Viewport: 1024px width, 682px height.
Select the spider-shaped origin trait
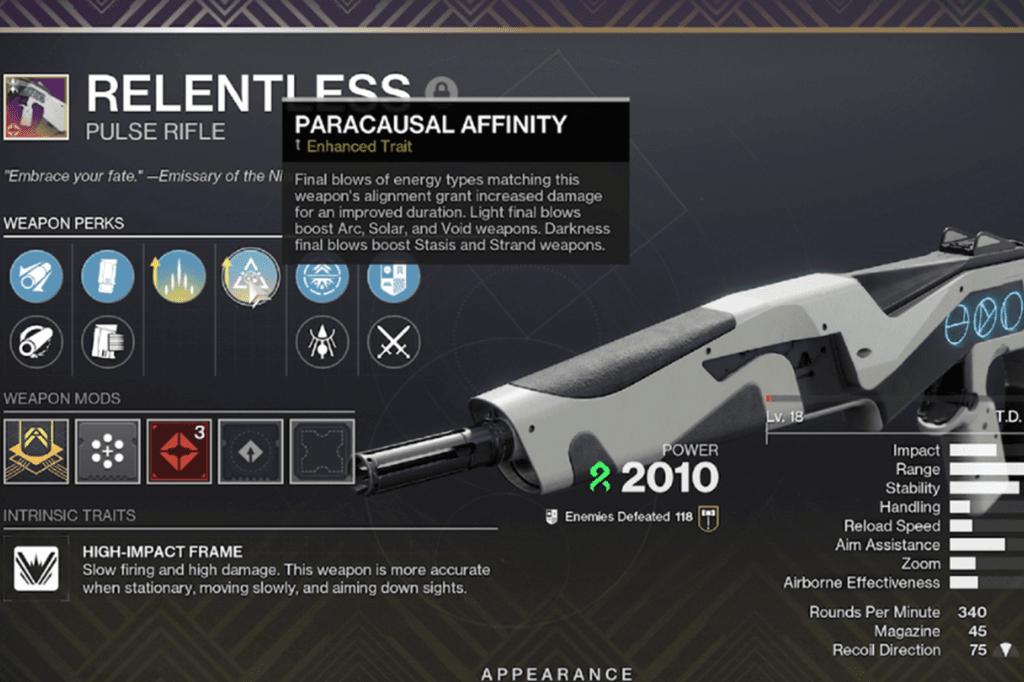pos(321,343)
